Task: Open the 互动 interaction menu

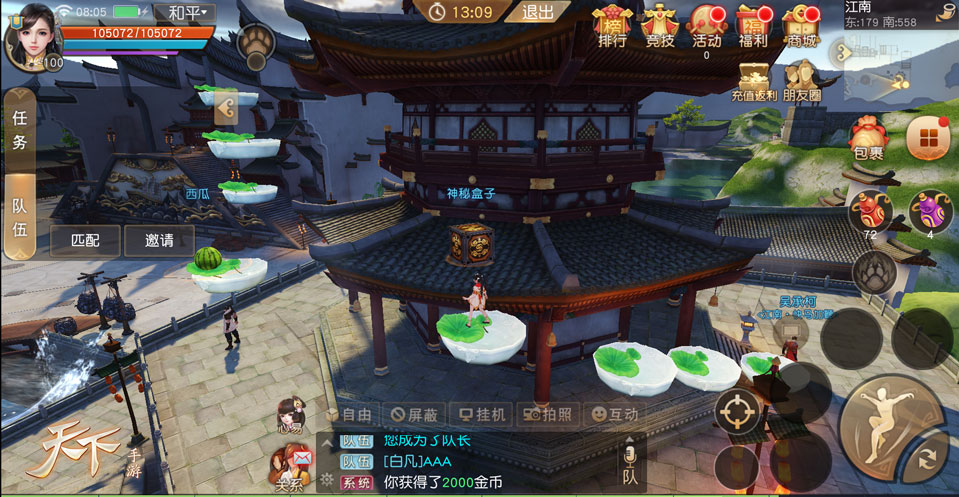Action: [614, 413]
